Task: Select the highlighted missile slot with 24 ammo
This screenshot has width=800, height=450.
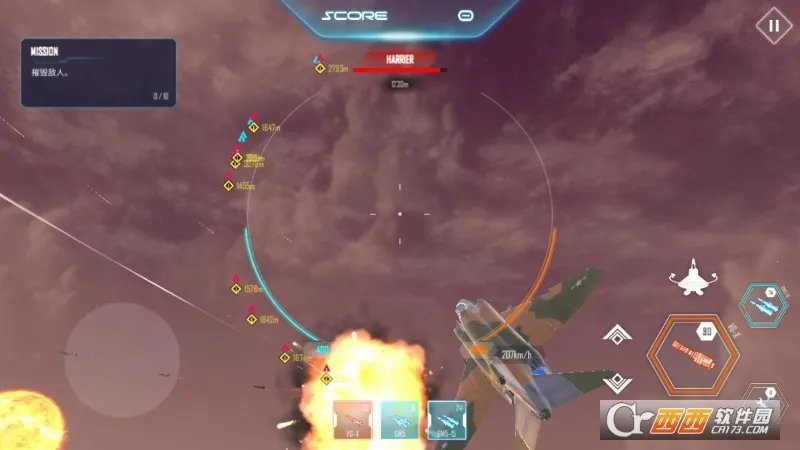Action: [x=446, y=420]
